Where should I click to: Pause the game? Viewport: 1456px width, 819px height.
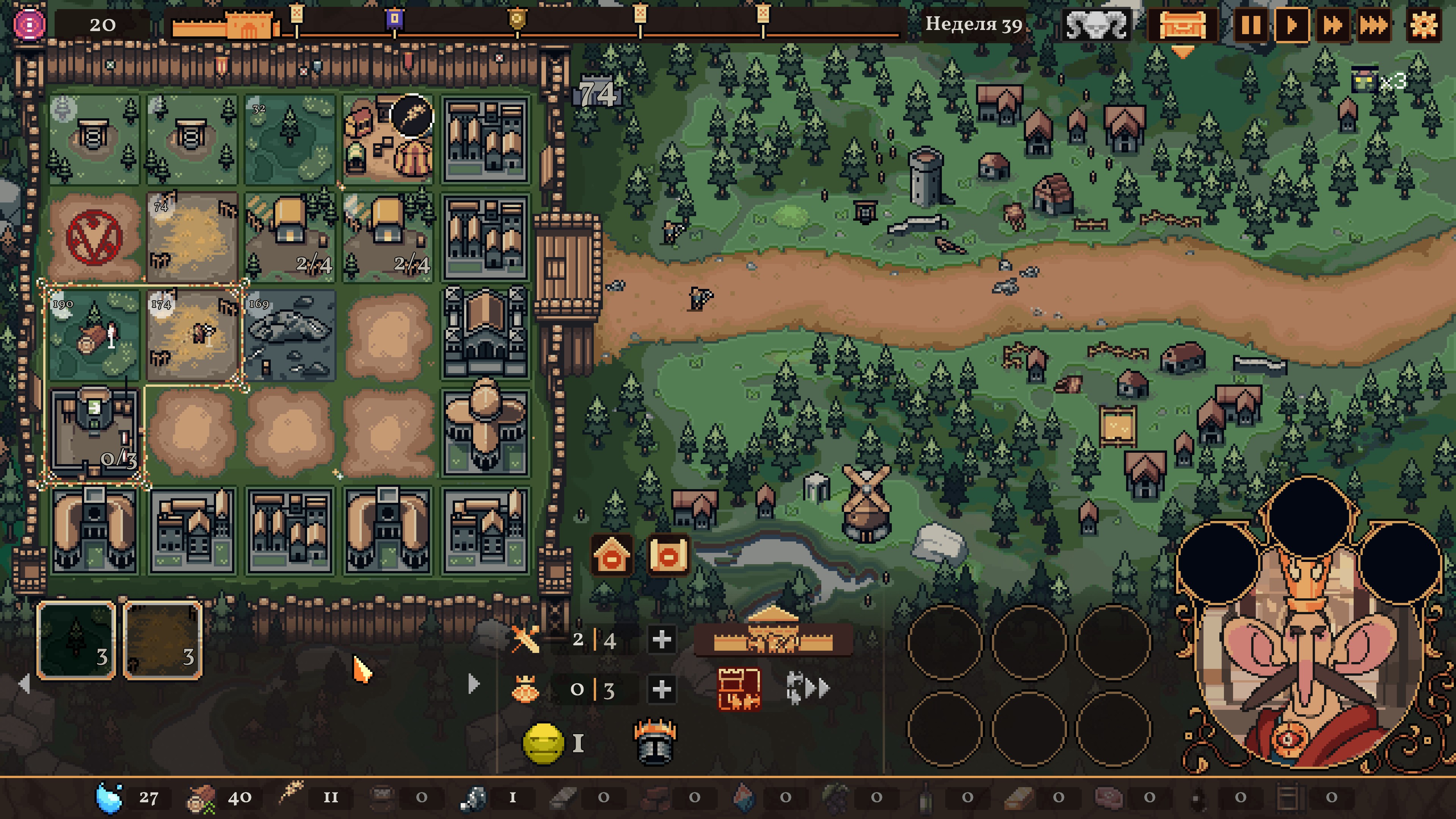click(x=1250, y=25)
